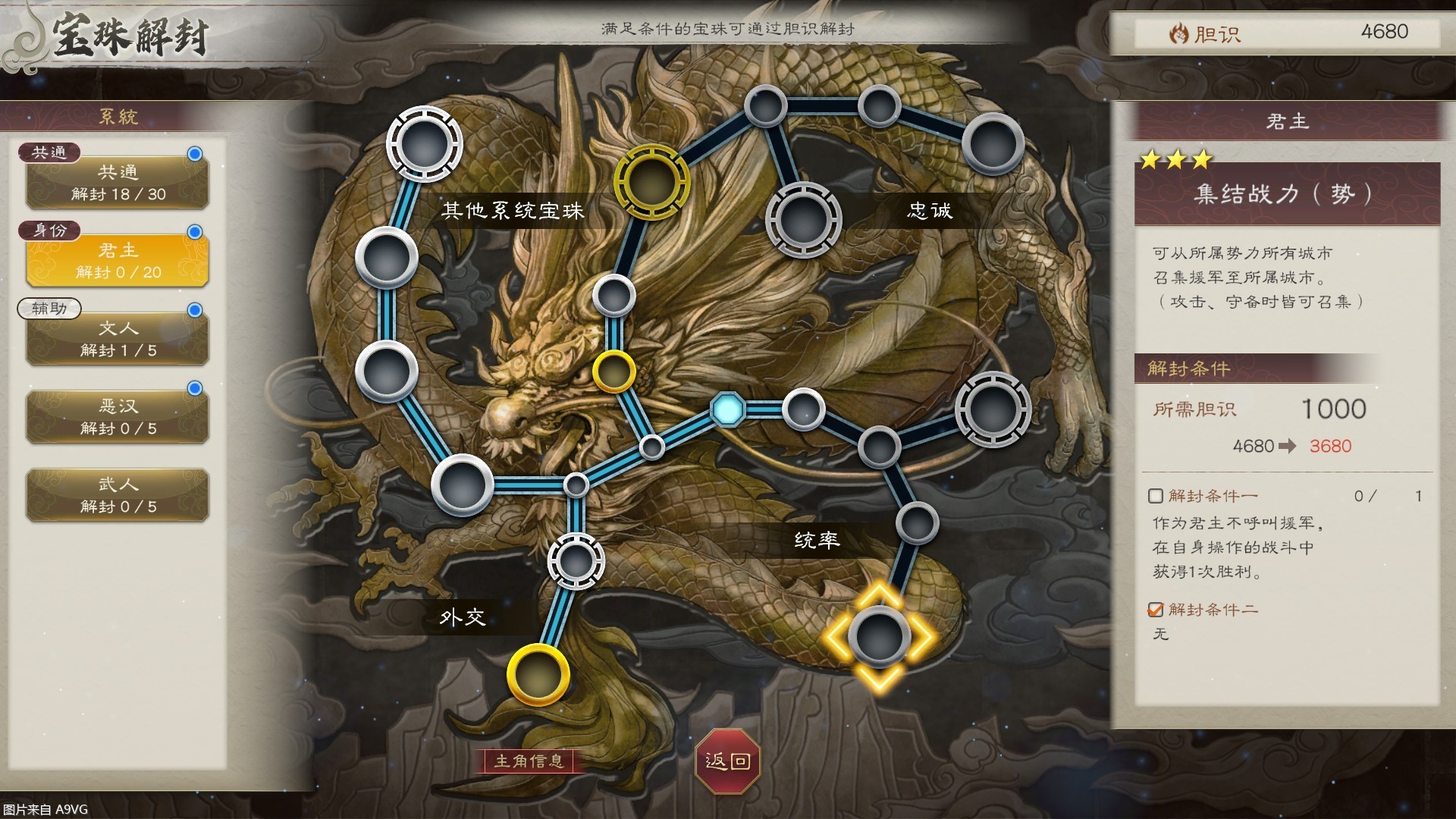Image resolution: width=1456 pixels, height=819 pixels.
Task: Select the yellow orb below the 外交 label
Action: [538, 675]
